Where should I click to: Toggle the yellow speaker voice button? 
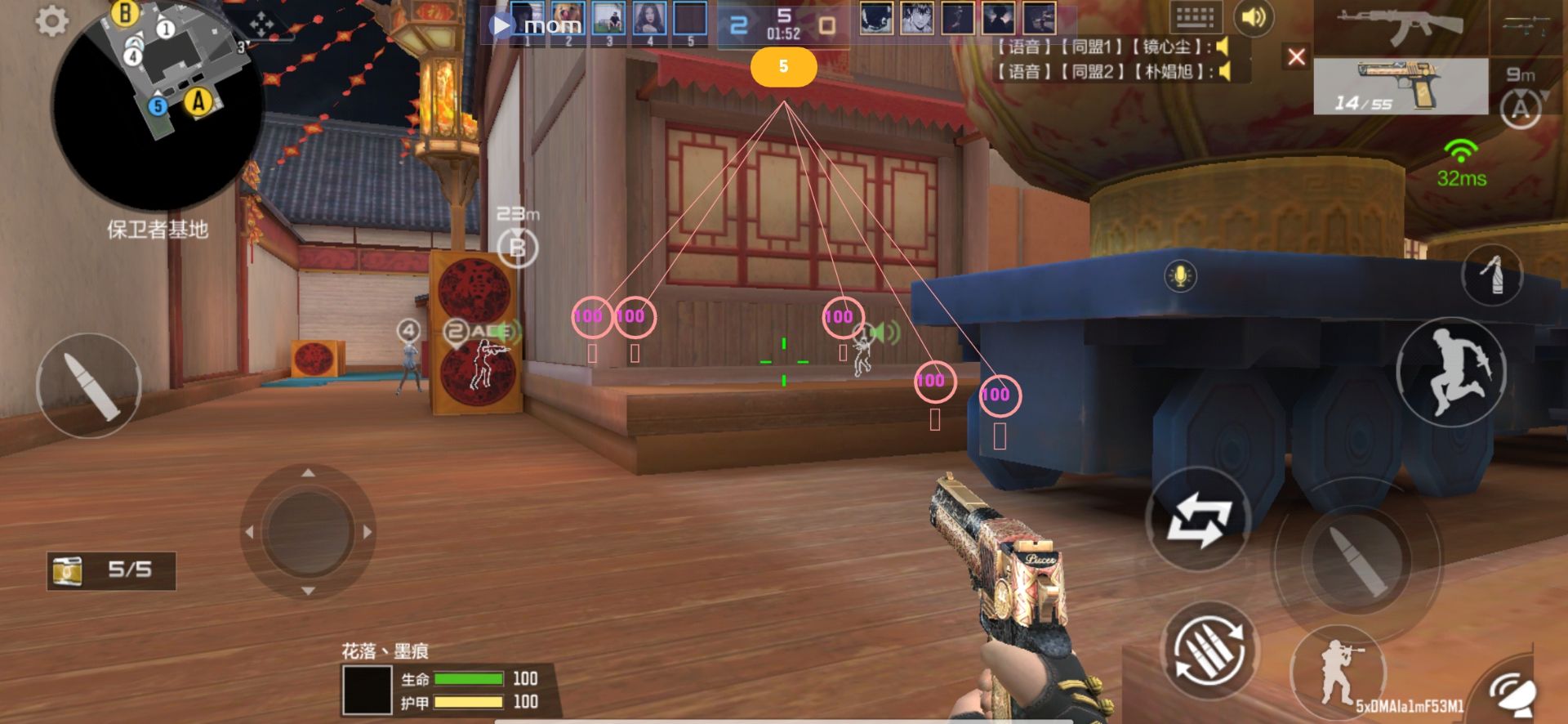[x=1254, y=17]
